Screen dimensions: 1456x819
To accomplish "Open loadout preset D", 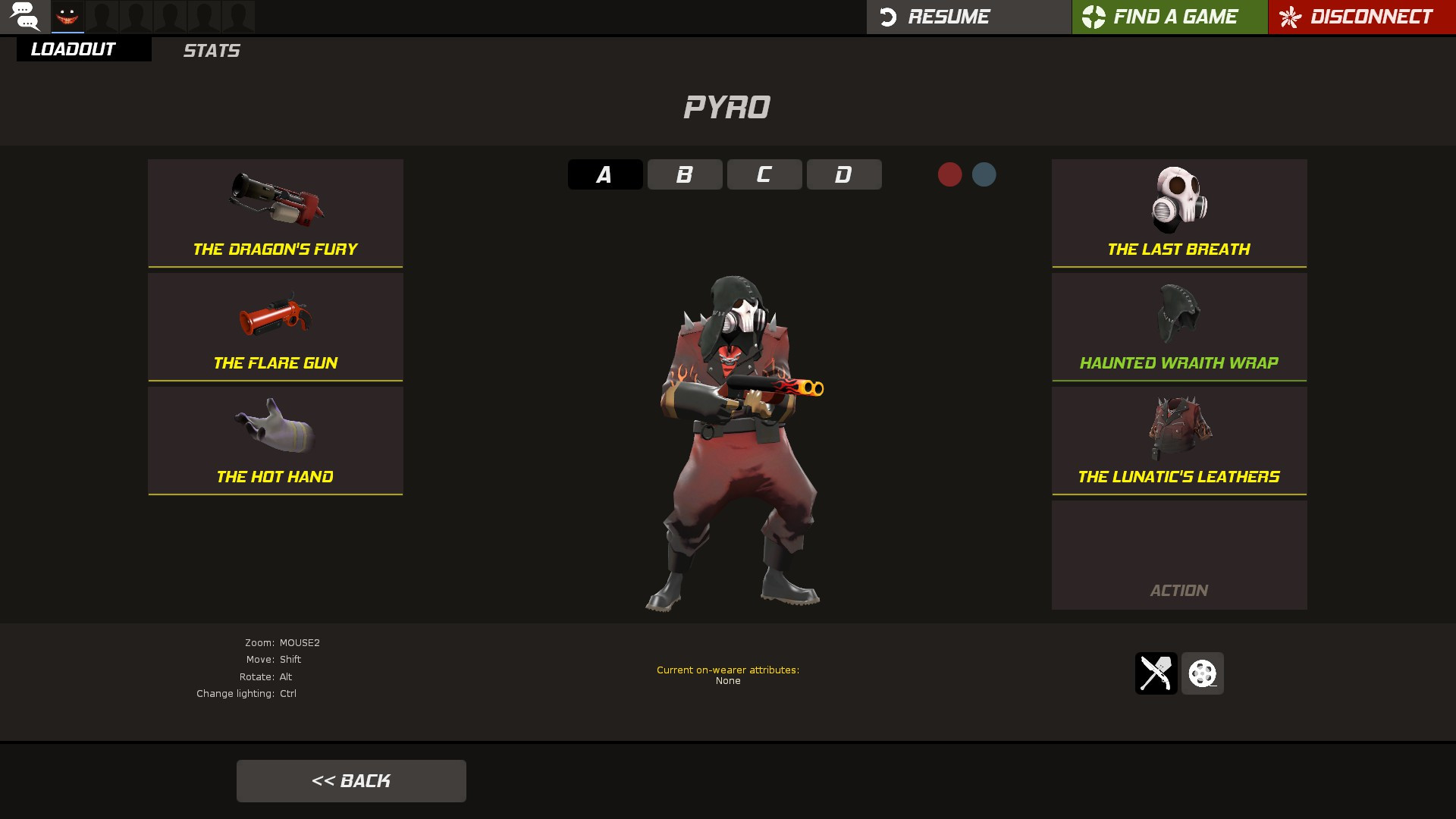I will pyautogui.click(x=844, y=174).
